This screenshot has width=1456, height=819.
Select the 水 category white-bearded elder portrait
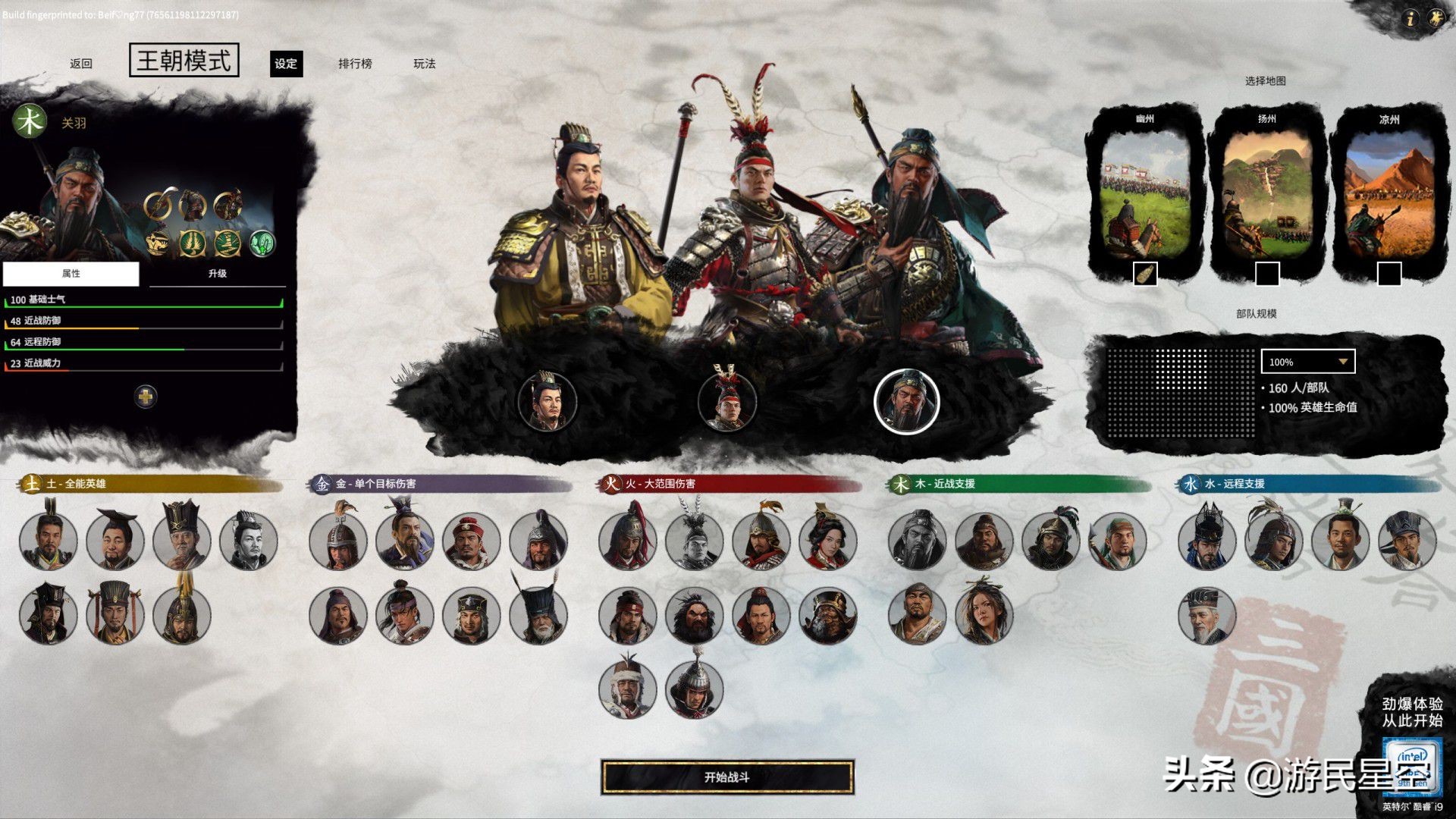[x=1207, y=615]
